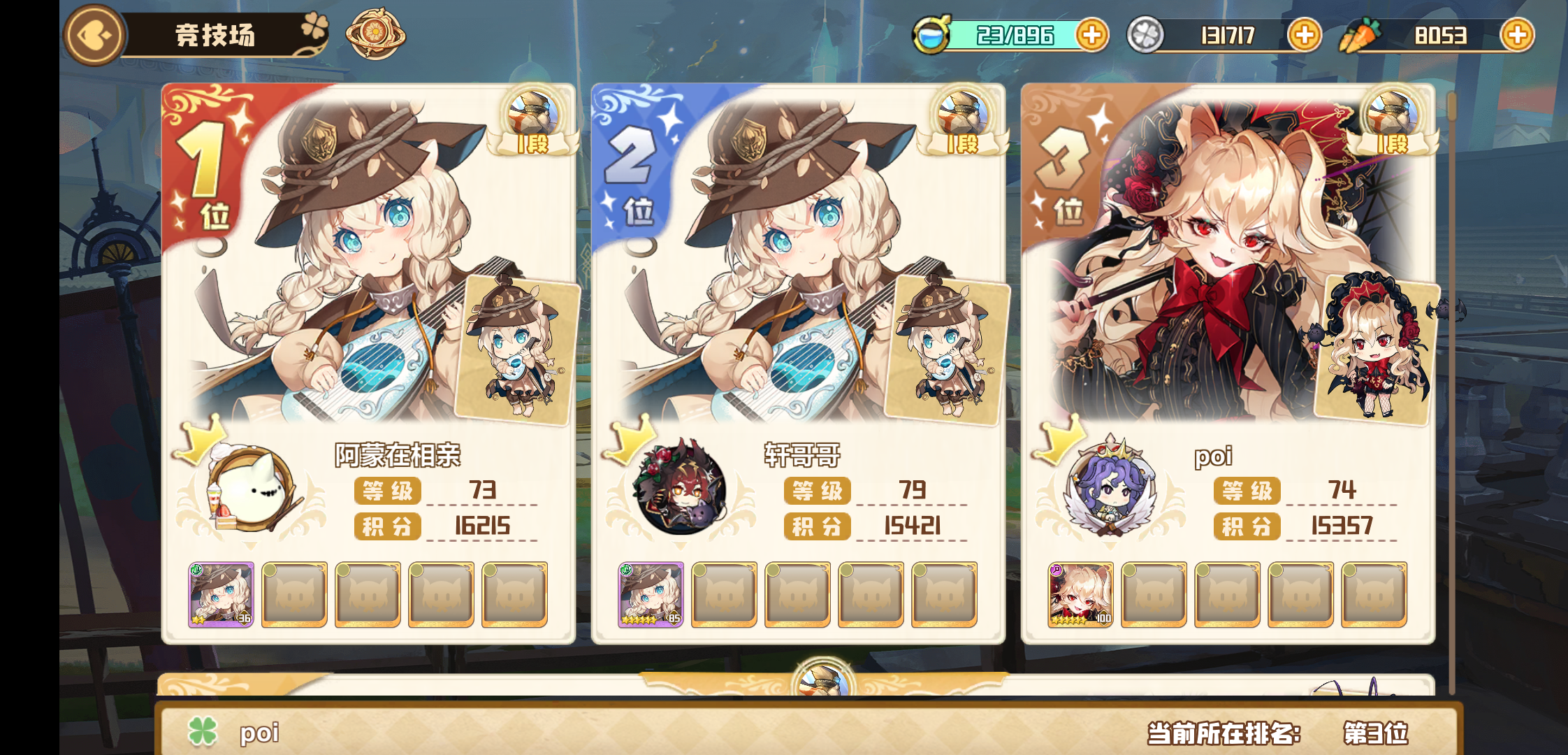This screenshot has height=755, width=1568.
Task: Select the level 100 unit in poi's lineup
Action: pyautogui.click(x=1079, y=594)
